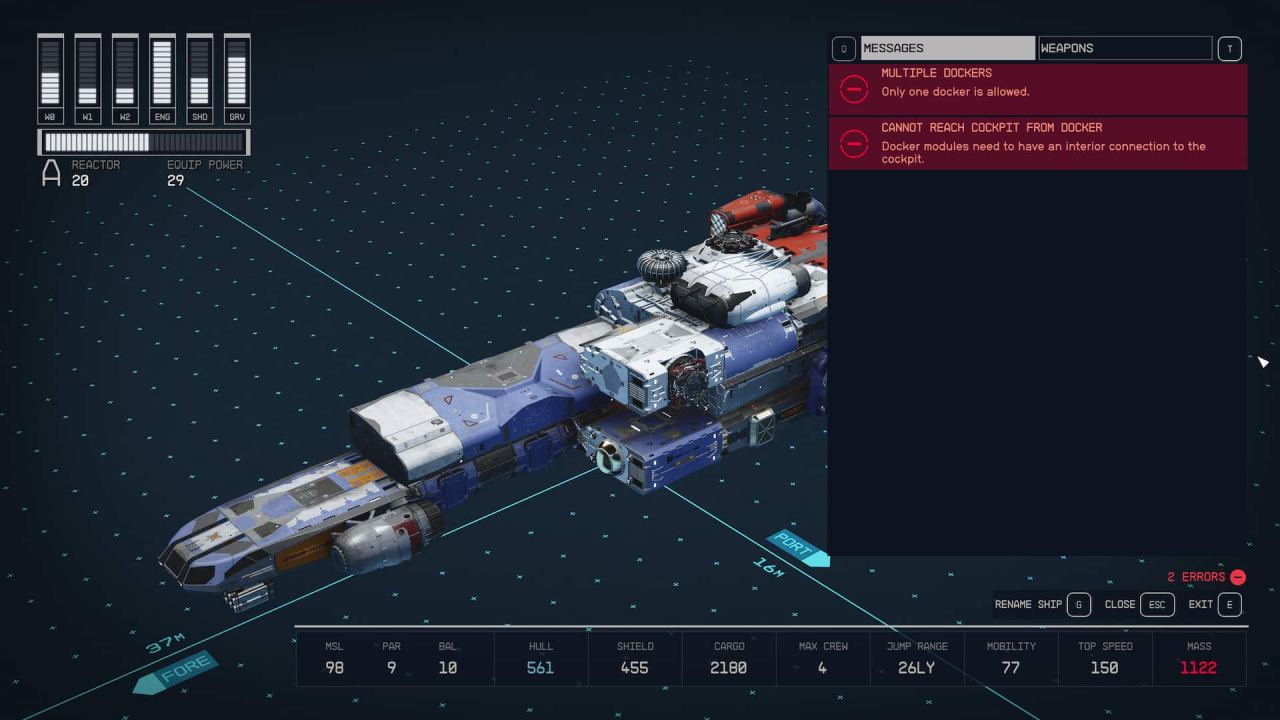Click the Rename Ship button
The width and height of the screenshot is (1280, 720).
[1027, 604]
